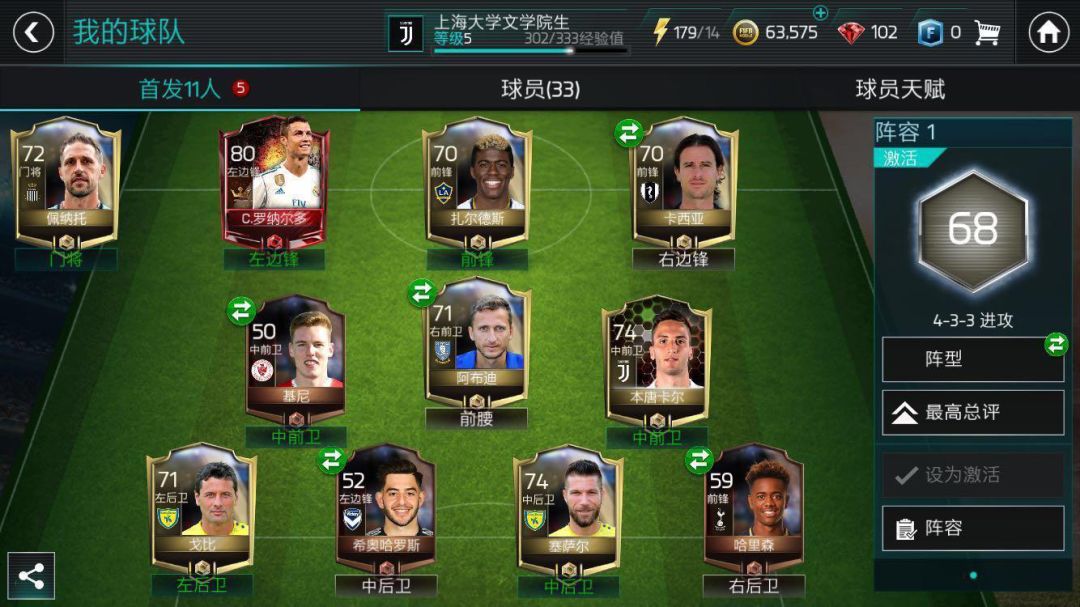Screen dimensions: 1080x607
Task: Choose the 扎尔德斯 striker card
Action: click(477, 182)
